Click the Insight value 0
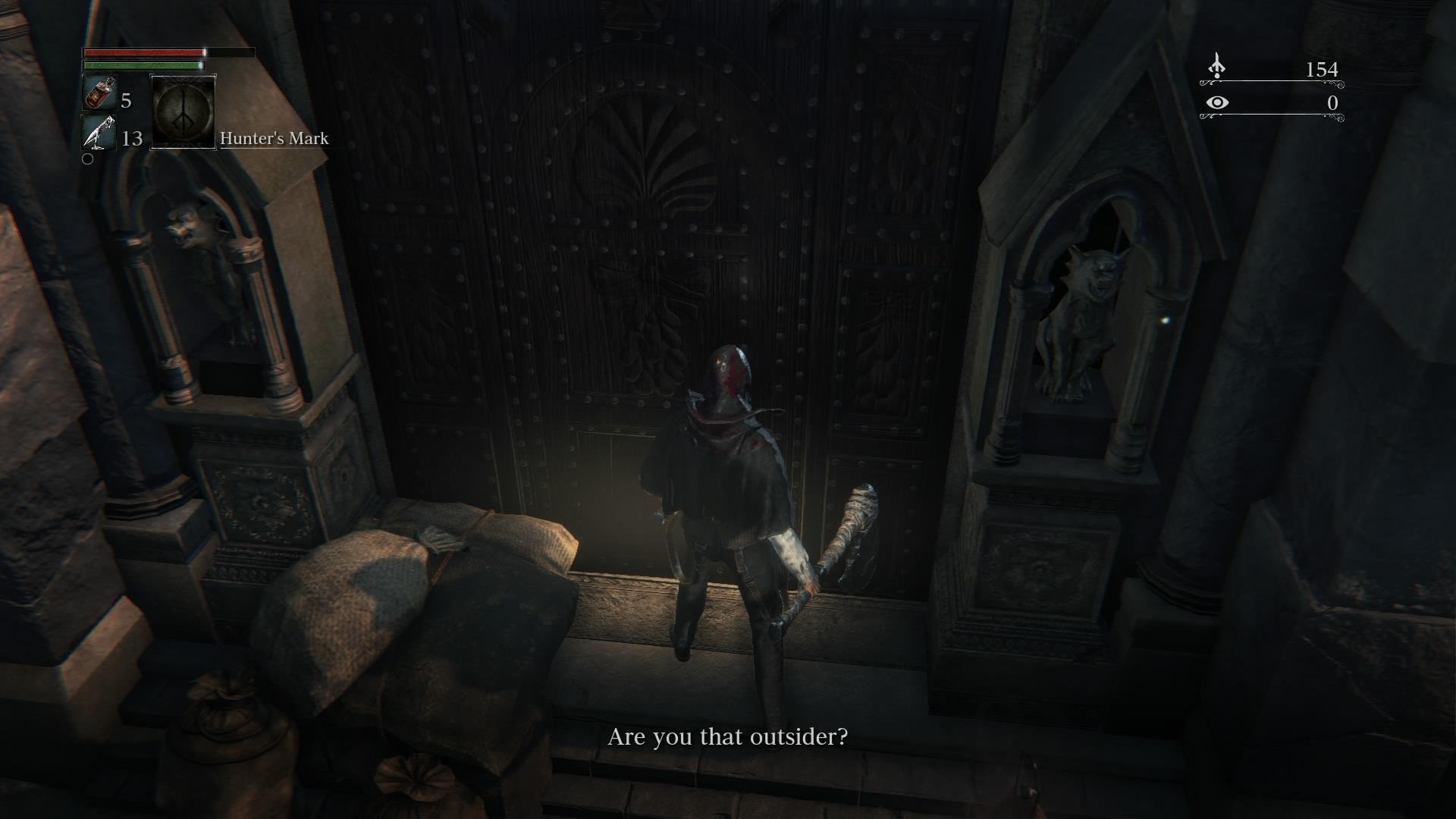The width and height of the screenshot is (1456, 819). [x=1332, y=102]
